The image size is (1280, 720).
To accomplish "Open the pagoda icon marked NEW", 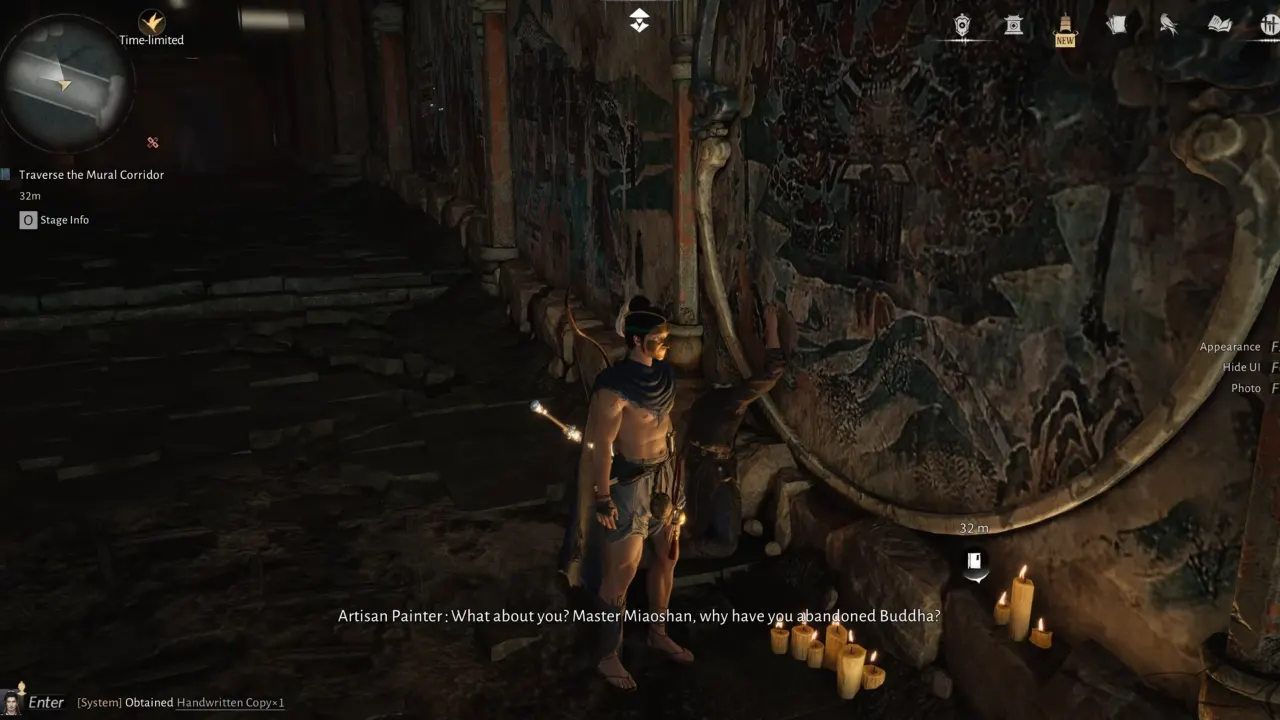I will (1064, 22).
